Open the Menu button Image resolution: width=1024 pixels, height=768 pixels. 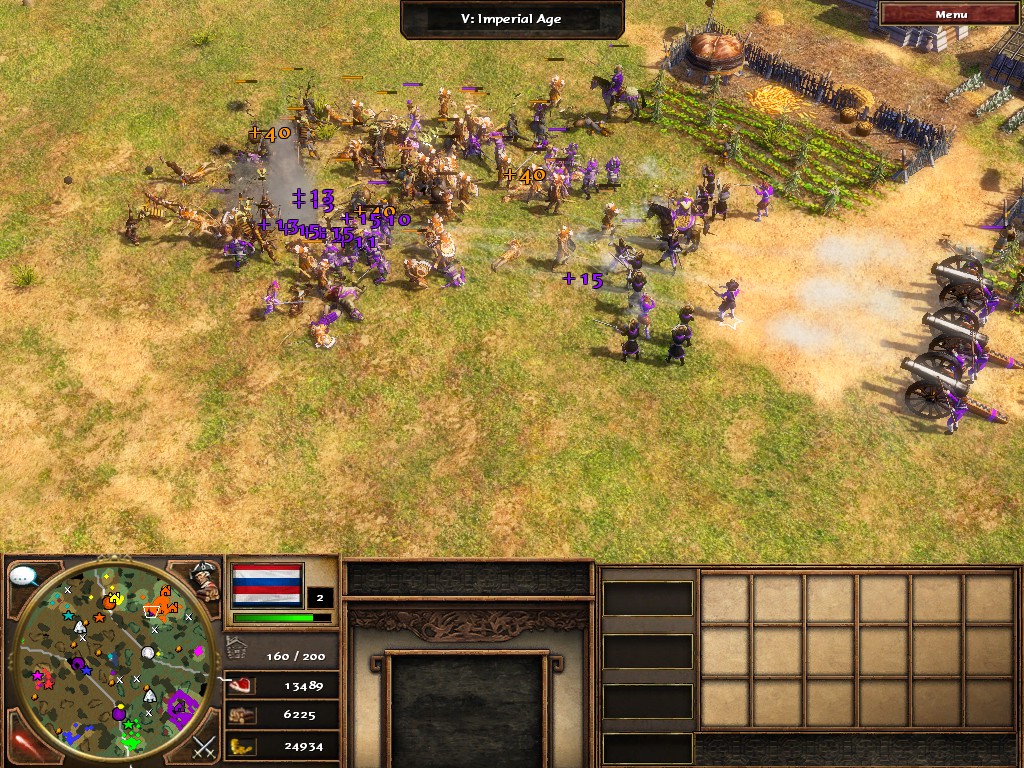[x=951, y=14]
